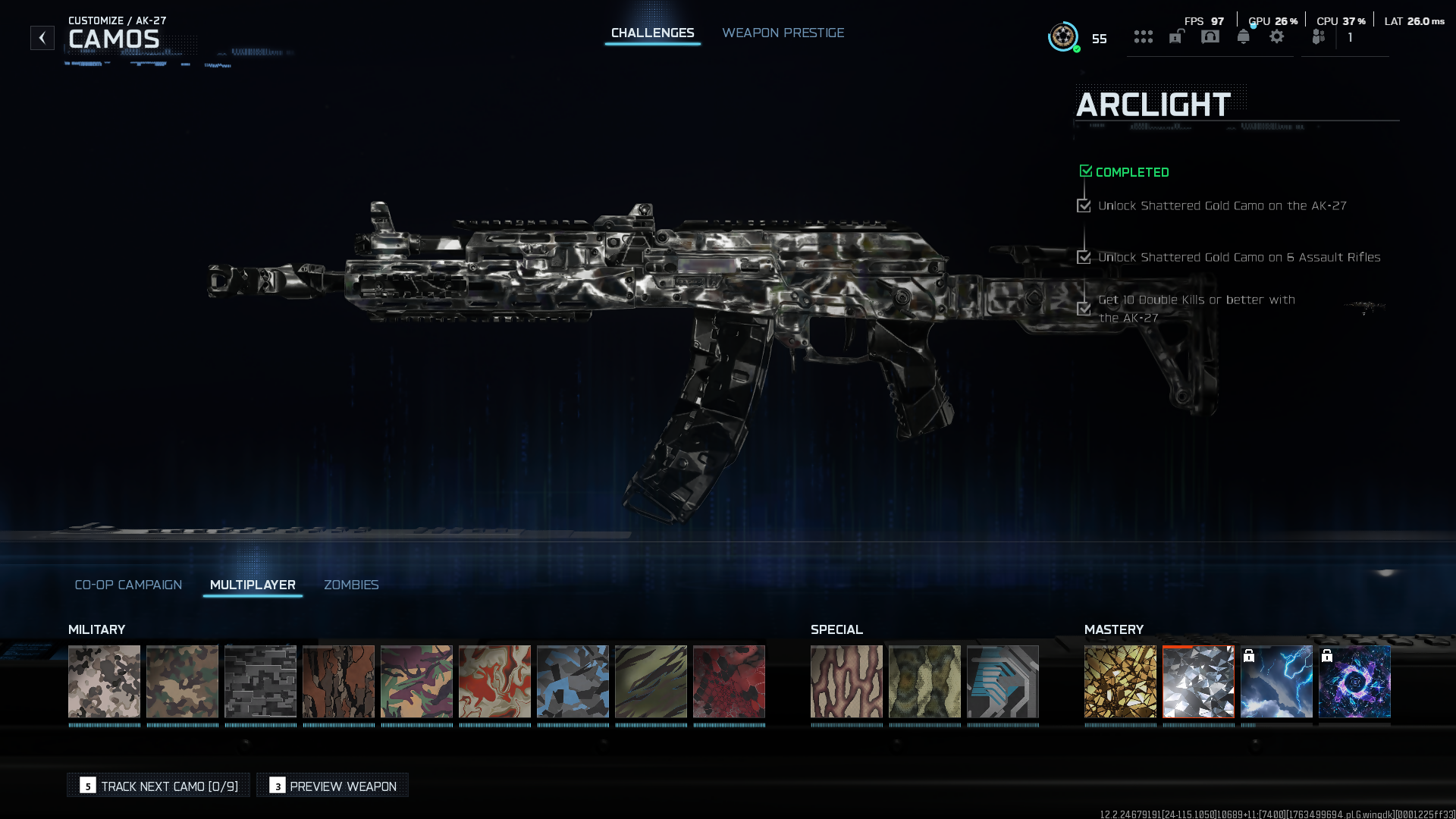Select the locked blue lightning mastery camo
Screen dimensions: 1456x819
[x=1276, y=681]
